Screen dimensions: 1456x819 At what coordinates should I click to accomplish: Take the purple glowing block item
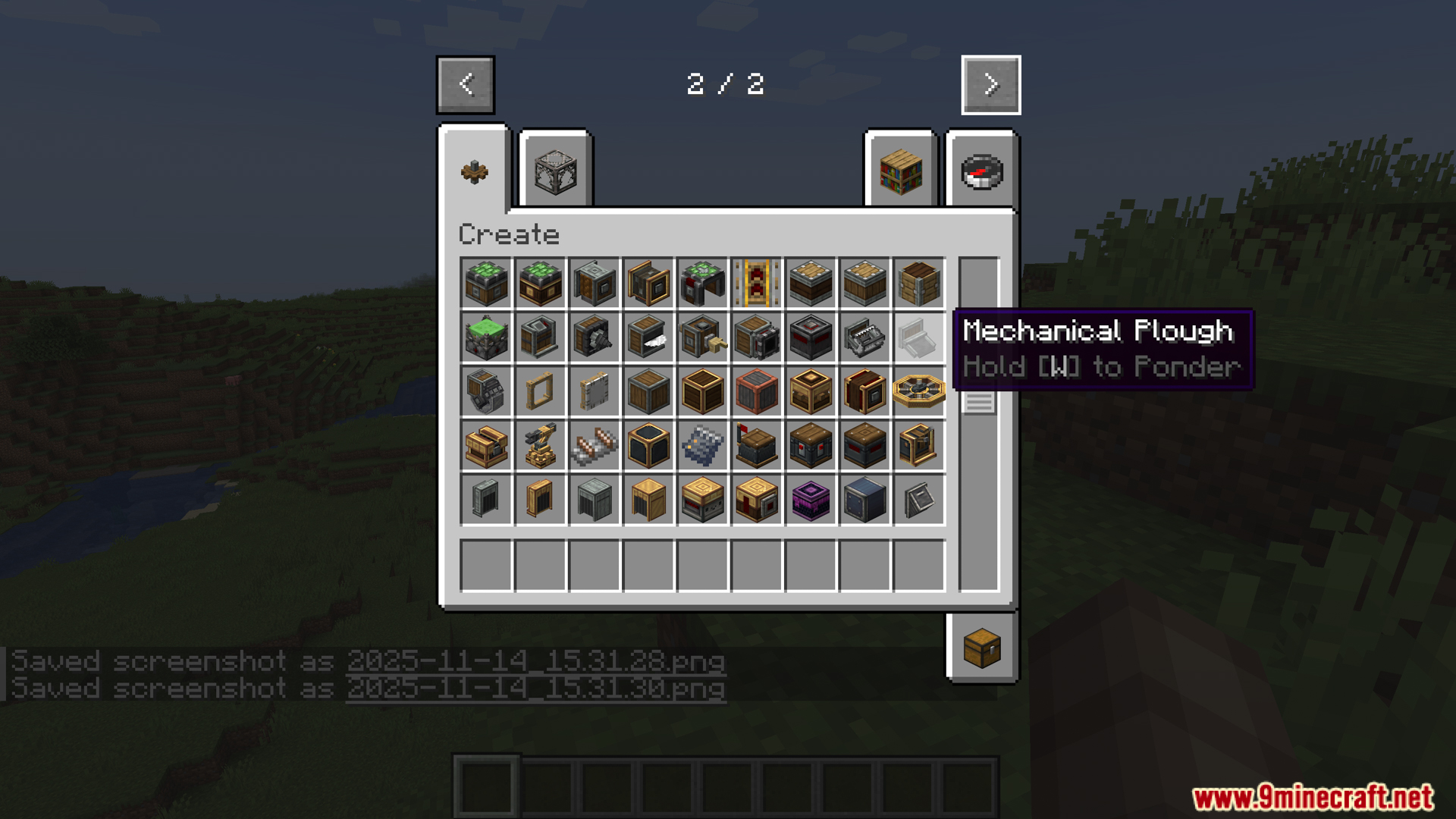[x=811, y=500]
